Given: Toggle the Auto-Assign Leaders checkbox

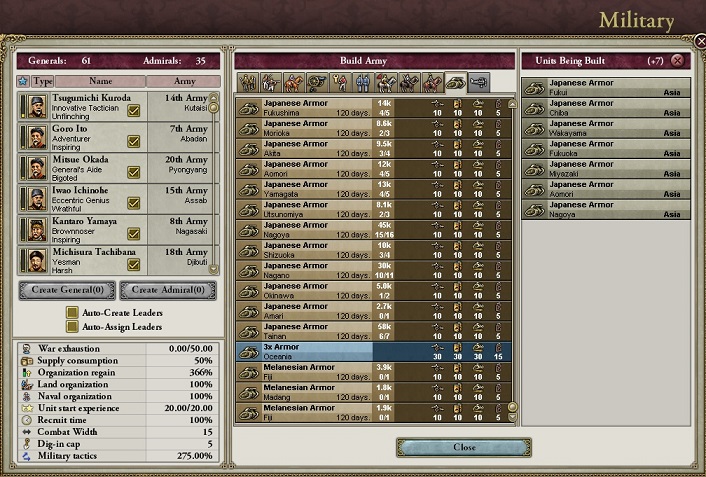Looking at the screenshot, I should point(73,326).
